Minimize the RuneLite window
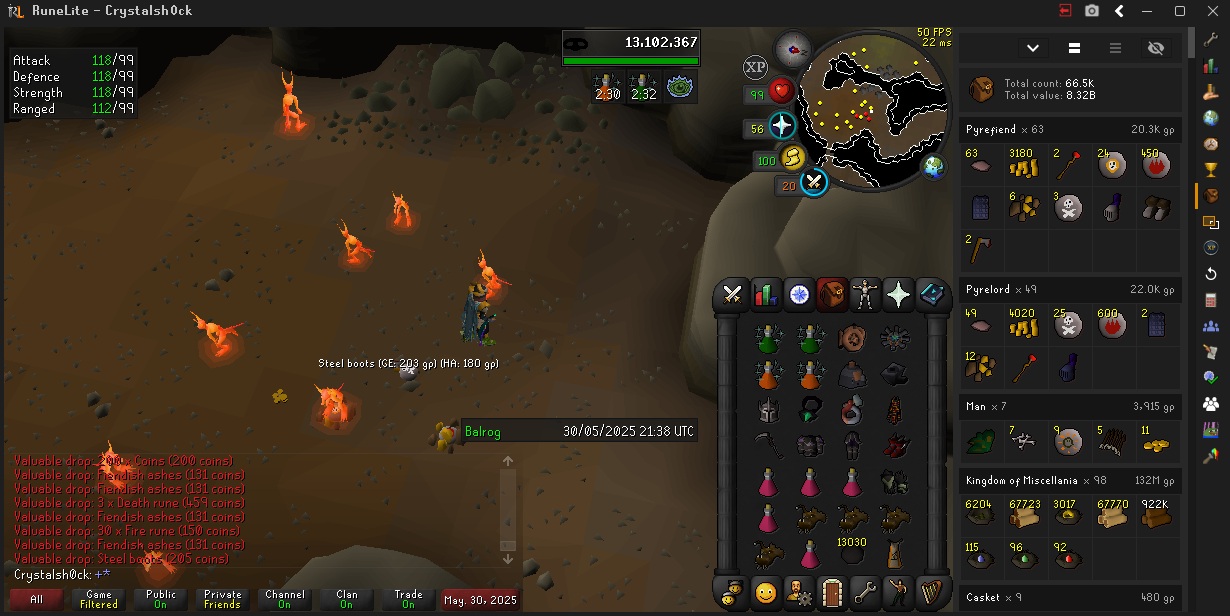The image size is (1230, 616). coord(1148,11)
